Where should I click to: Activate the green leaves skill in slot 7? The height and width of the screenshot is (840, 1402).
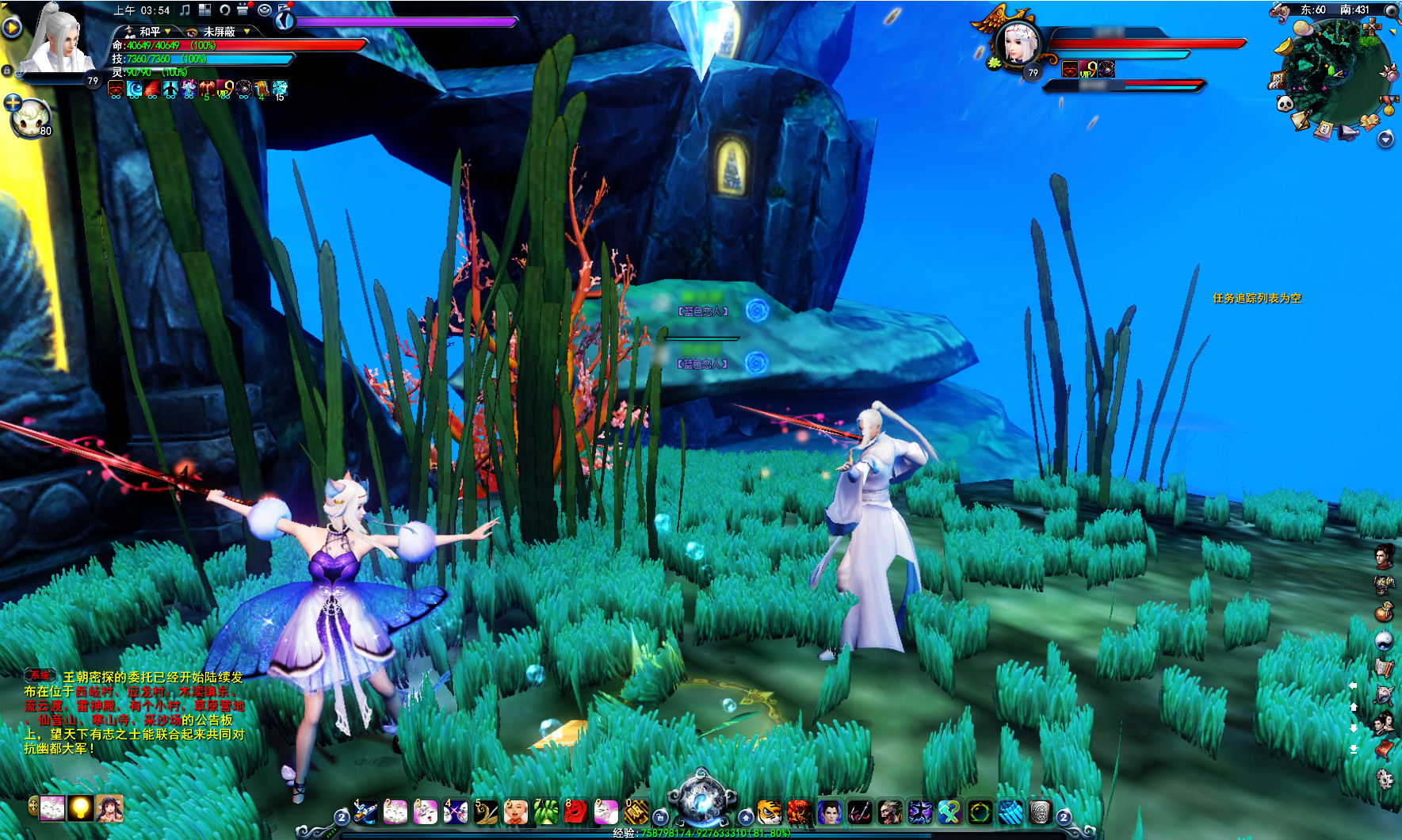coord(545,811)
